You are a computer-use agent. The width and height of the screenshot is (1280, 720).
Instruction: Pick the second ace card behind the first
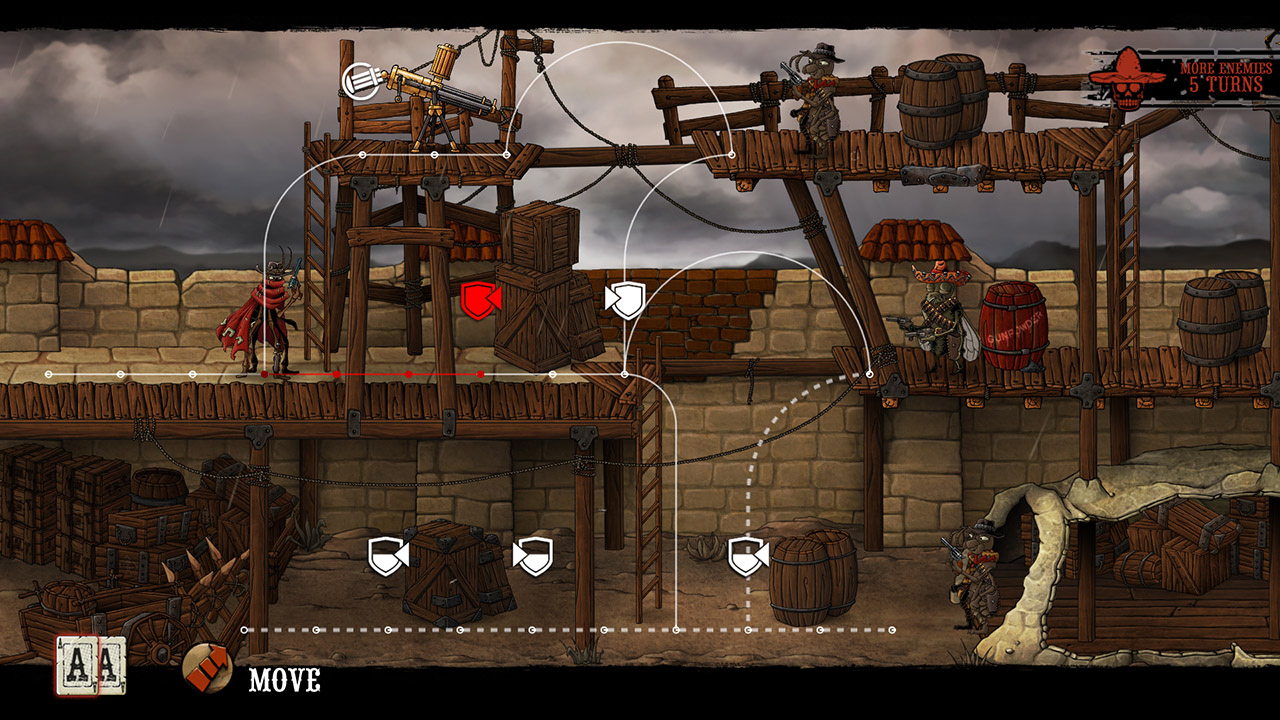tap(110, 664)
